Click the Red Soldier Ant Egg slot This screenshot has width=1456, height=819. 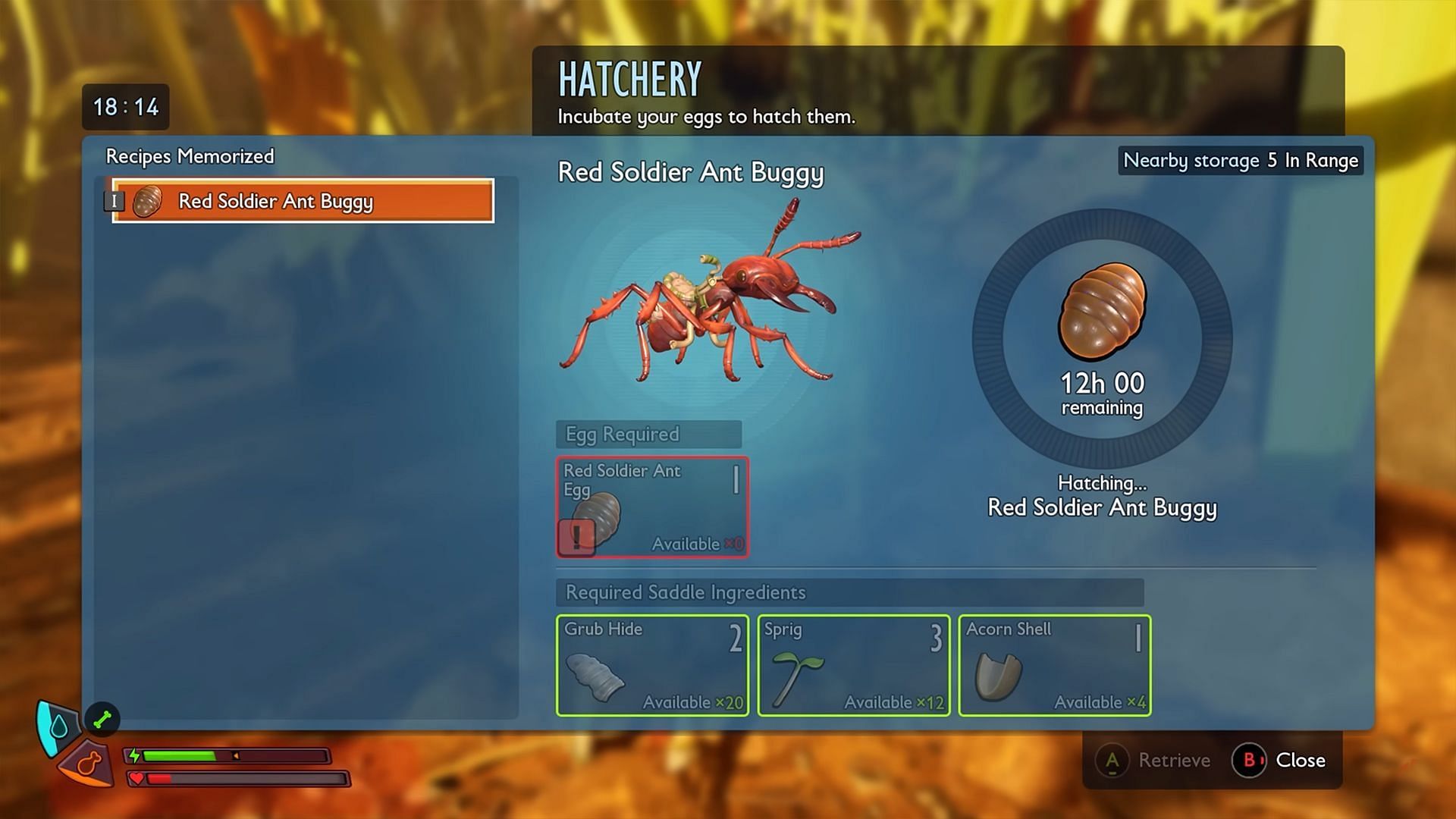coord(652,507)
